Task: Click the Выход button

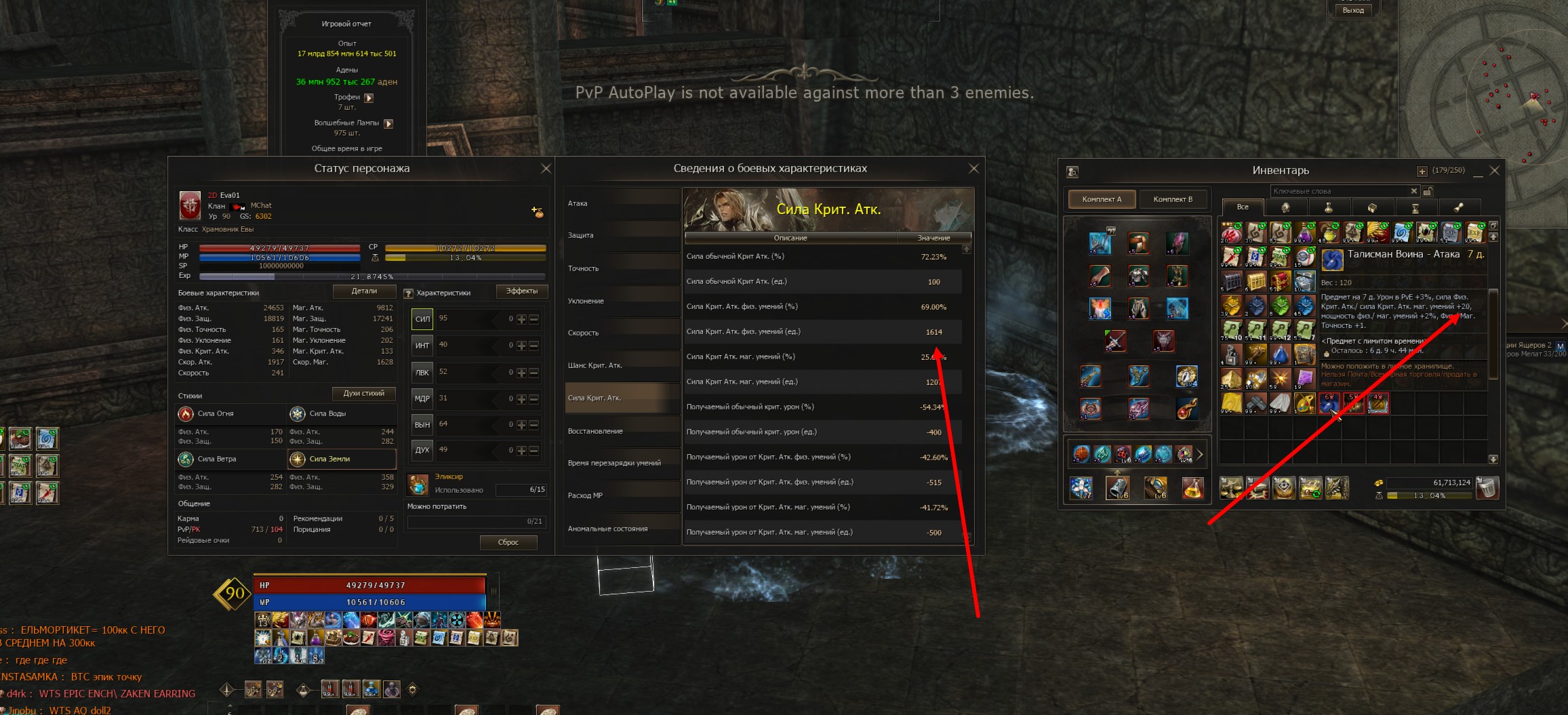Action: tap(1353, 10)
